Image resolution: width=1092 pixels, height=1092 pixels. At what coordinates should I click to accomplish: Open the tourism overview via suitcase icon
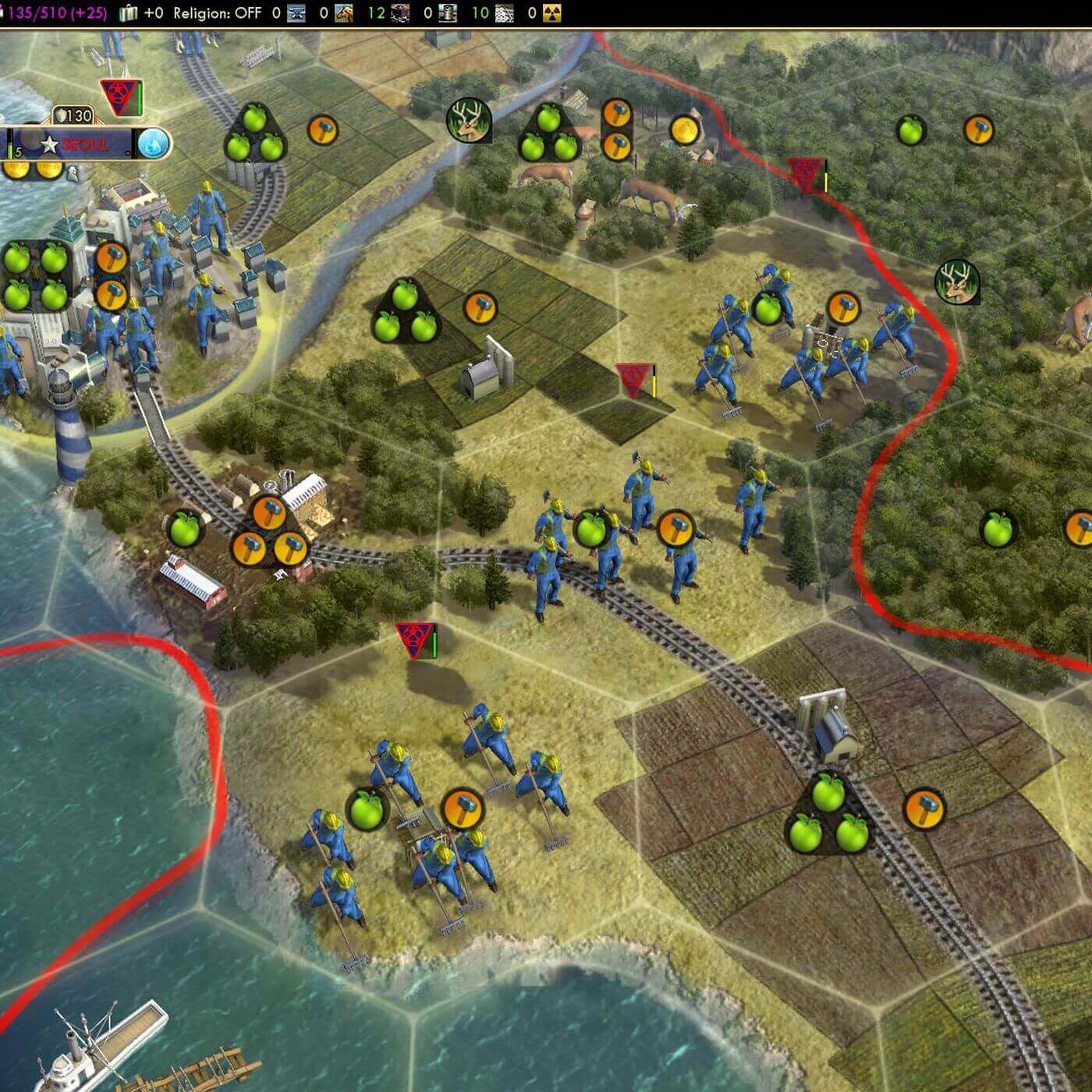[129, 13]
